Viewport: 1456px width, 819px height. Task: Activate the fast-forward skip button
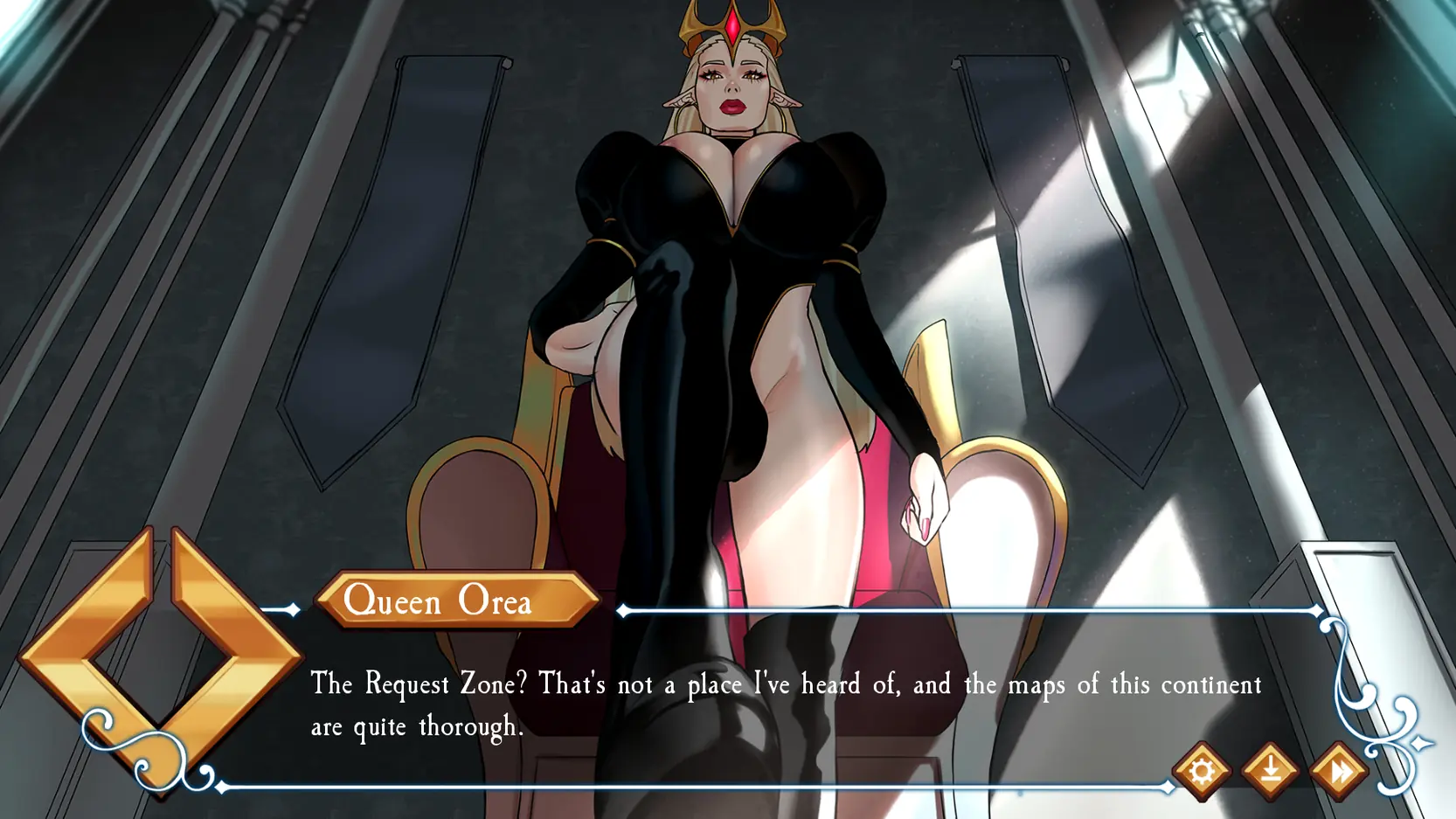click(x=1338, y=771)
